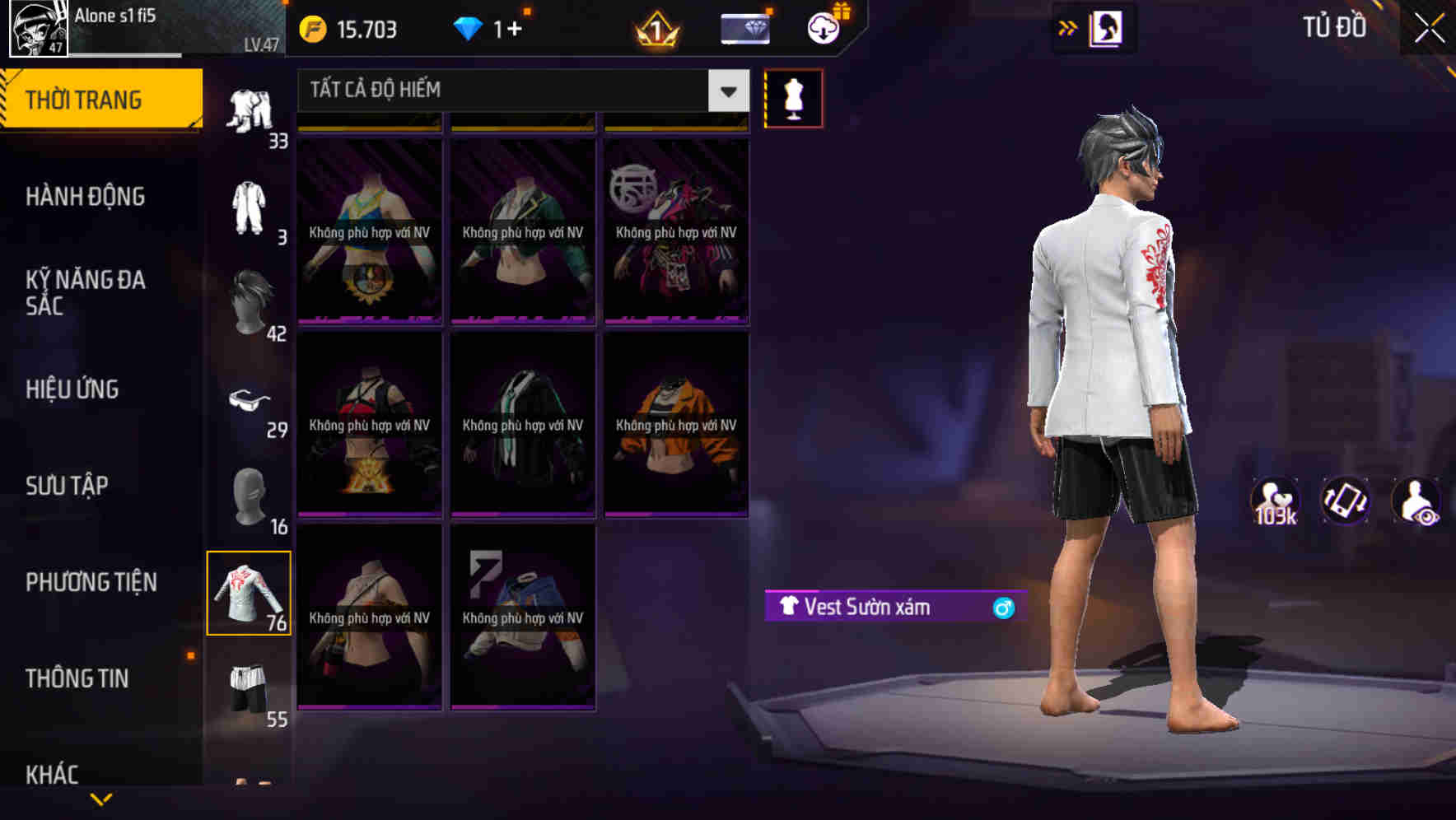Tap the male gender symbol next to Vest Sườn xám
Screen dimensions: 1456x820
pos(1003,608)
